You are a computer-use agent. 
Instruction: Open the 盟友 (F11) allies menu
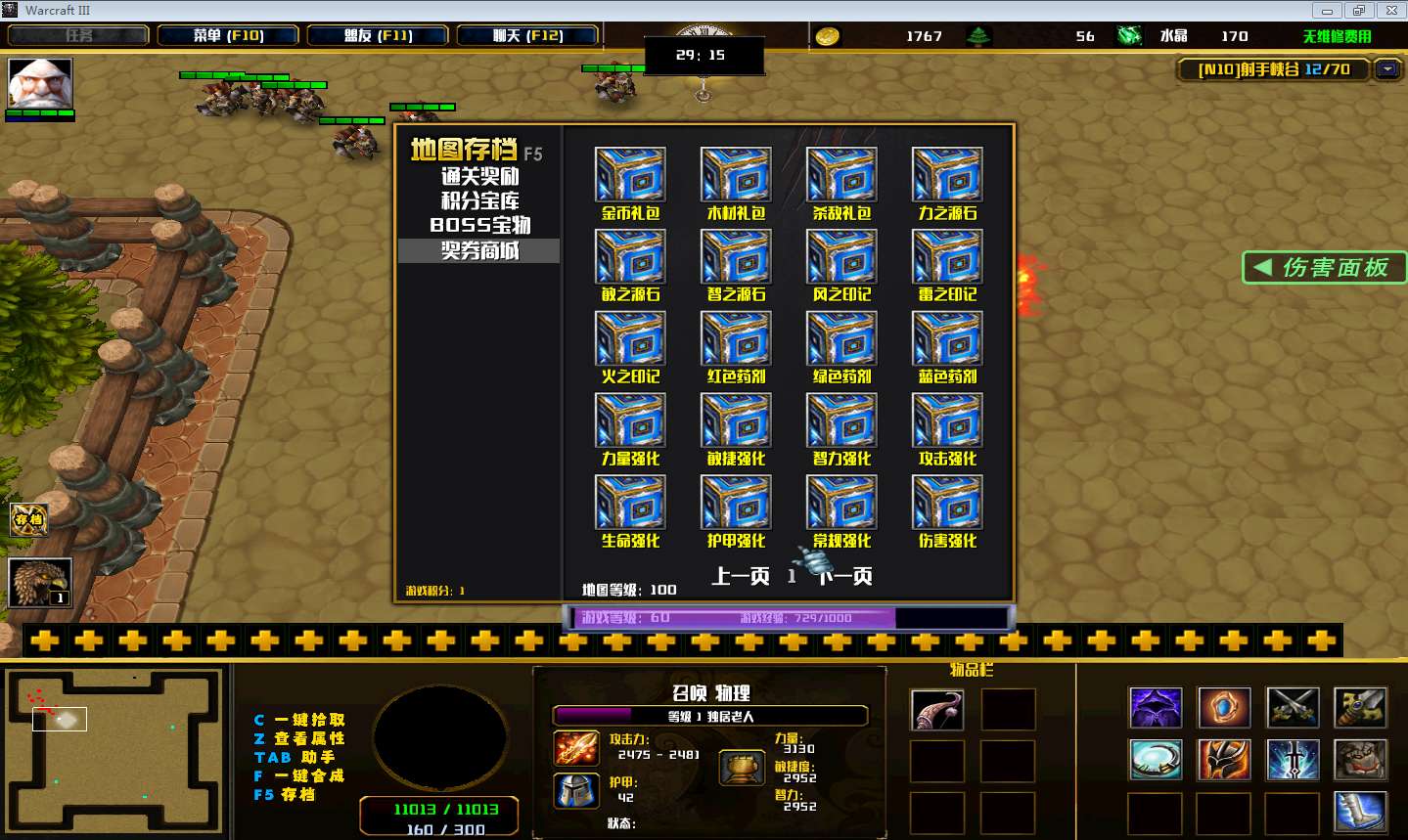[378, 35]
